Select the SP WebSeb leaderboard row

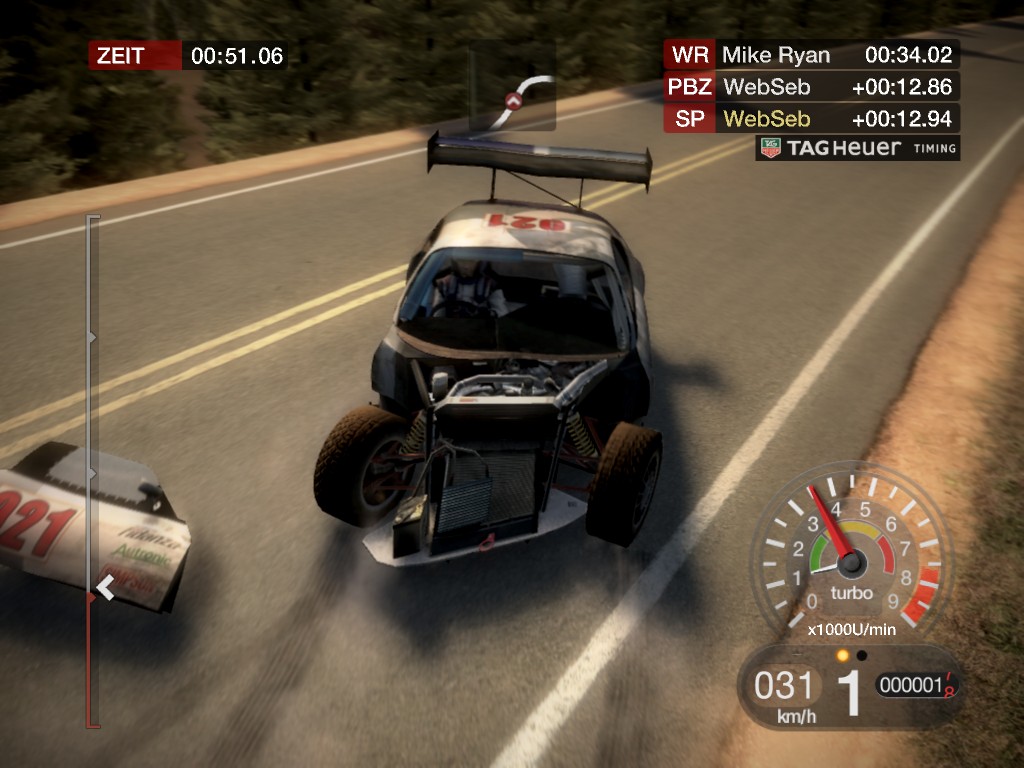pos(811,119)
